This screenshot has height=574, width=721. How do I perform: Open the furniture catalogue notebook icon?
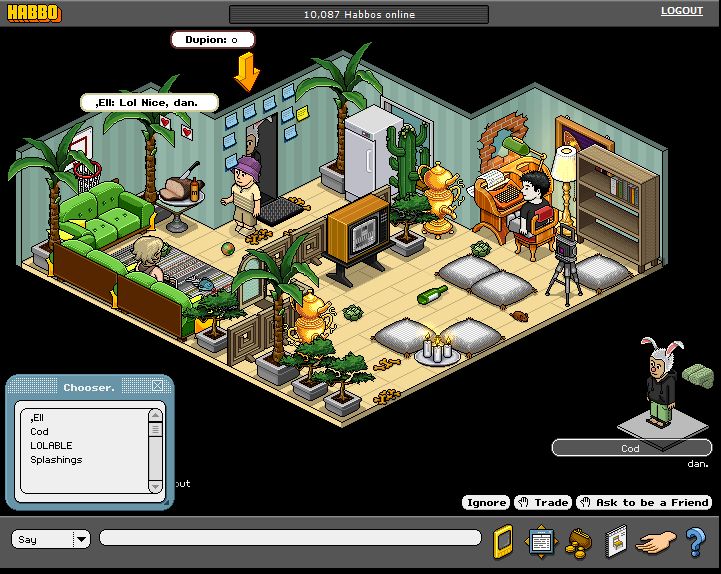coord(616,541)
